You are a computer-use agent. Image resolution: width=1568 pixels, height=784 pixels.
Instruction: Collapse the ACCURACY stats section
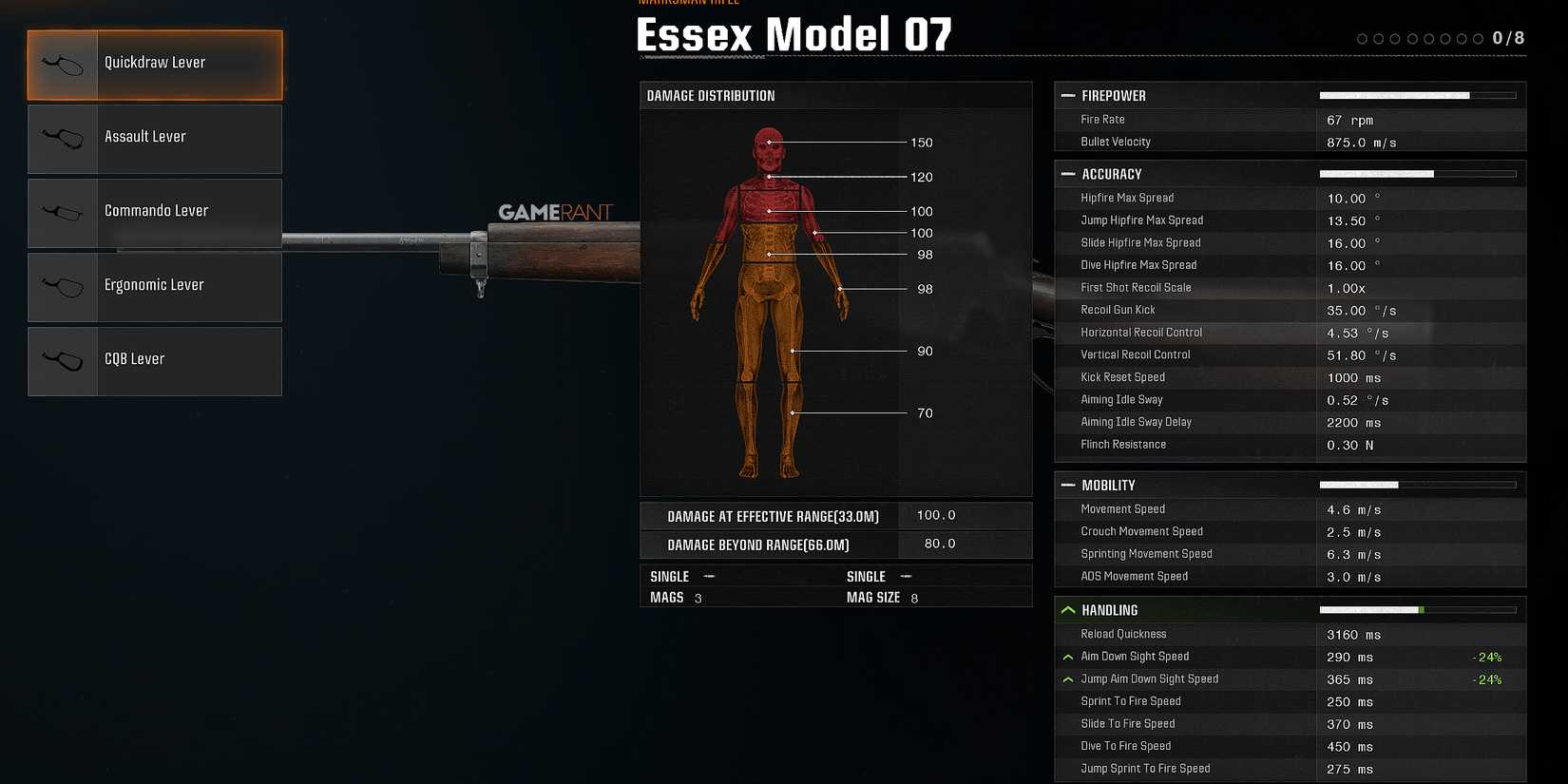click(x=1066, y=173)
